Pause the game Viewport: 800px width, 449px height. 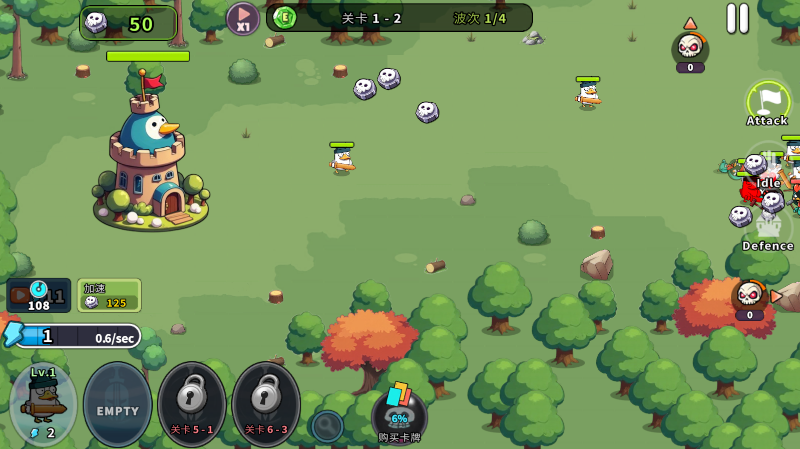click(737, 18)
